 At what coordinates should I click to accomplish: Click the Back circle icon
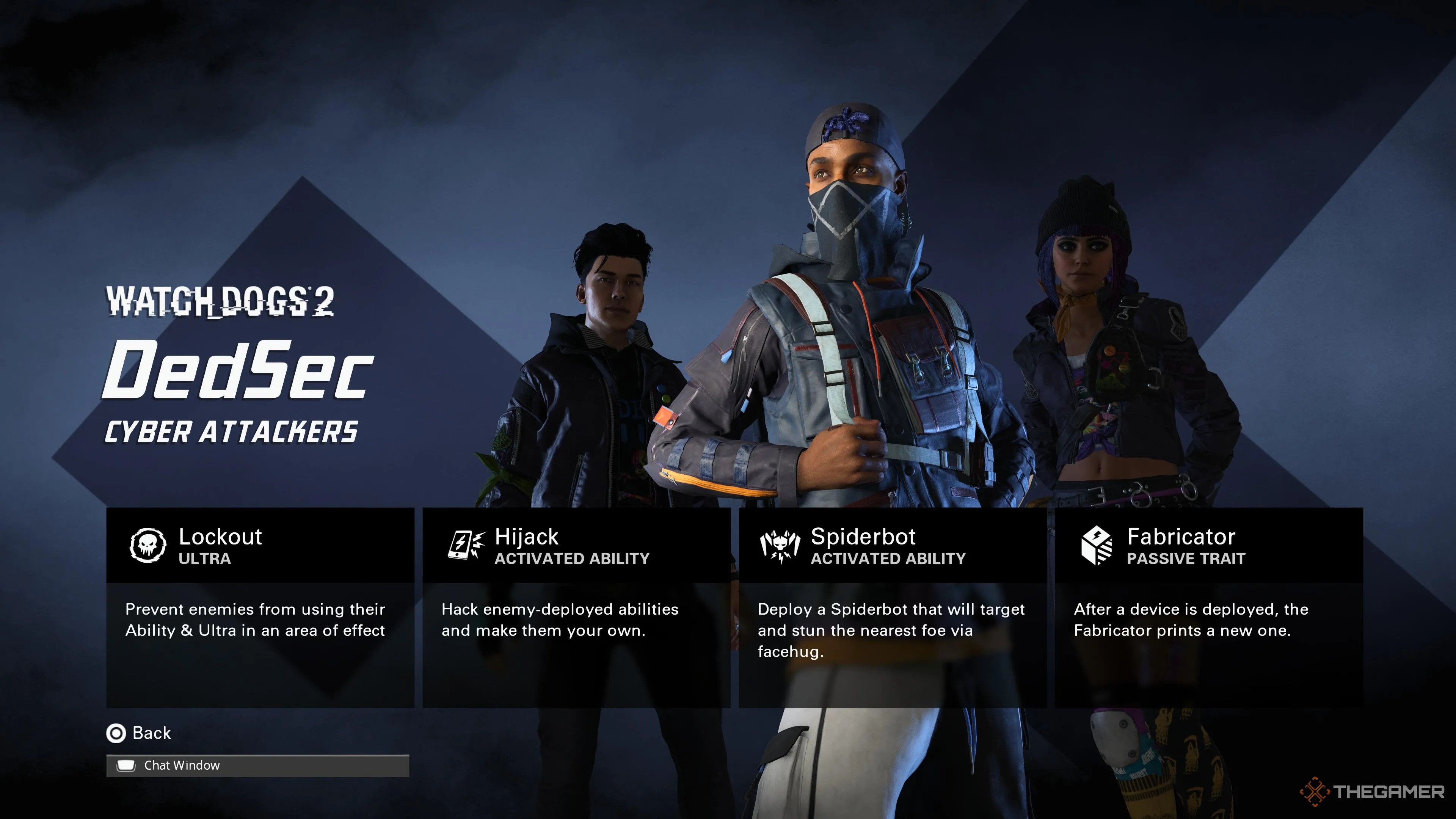(x=116, y=733)
